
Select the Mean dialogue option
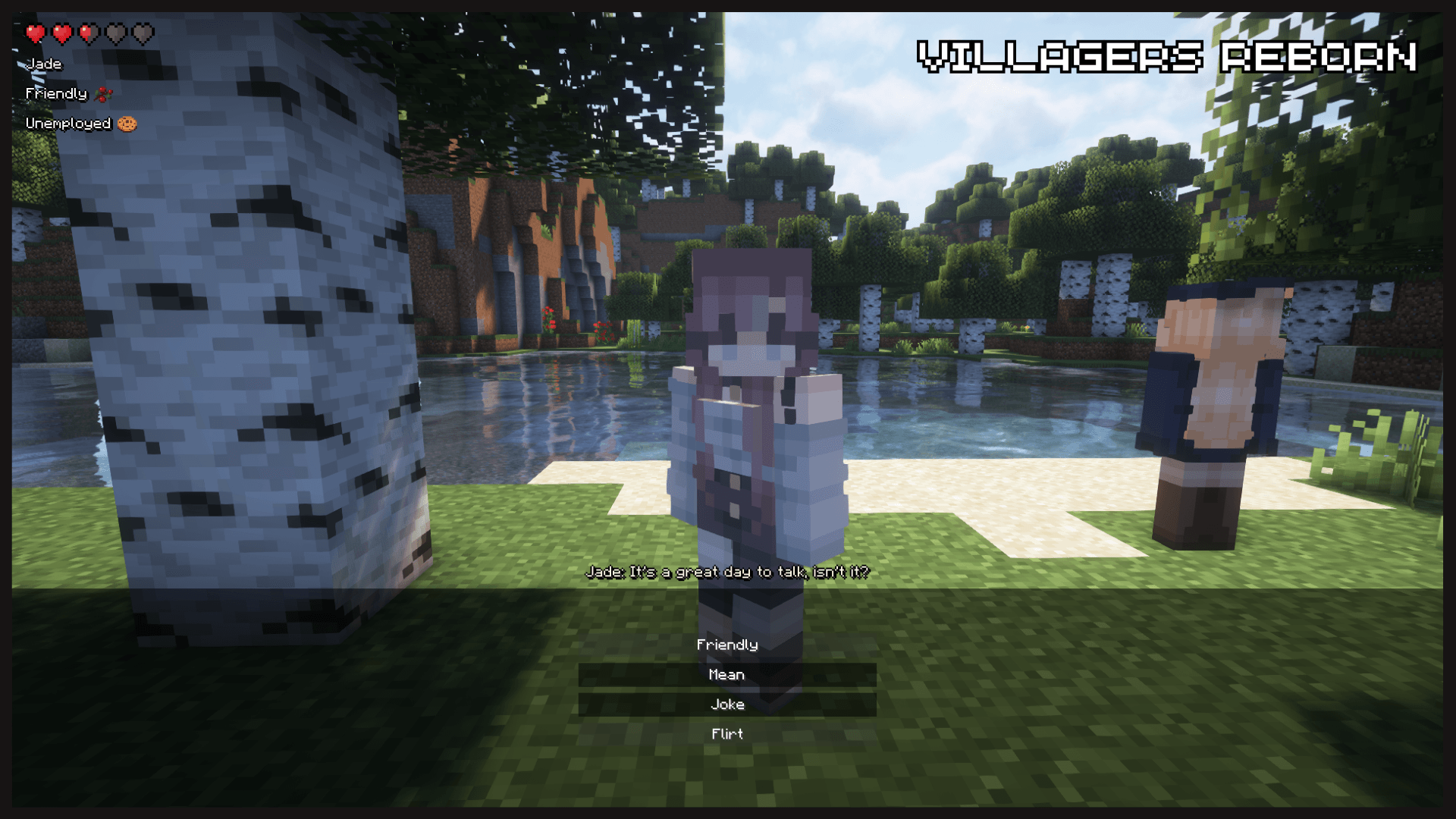point(727,674)
